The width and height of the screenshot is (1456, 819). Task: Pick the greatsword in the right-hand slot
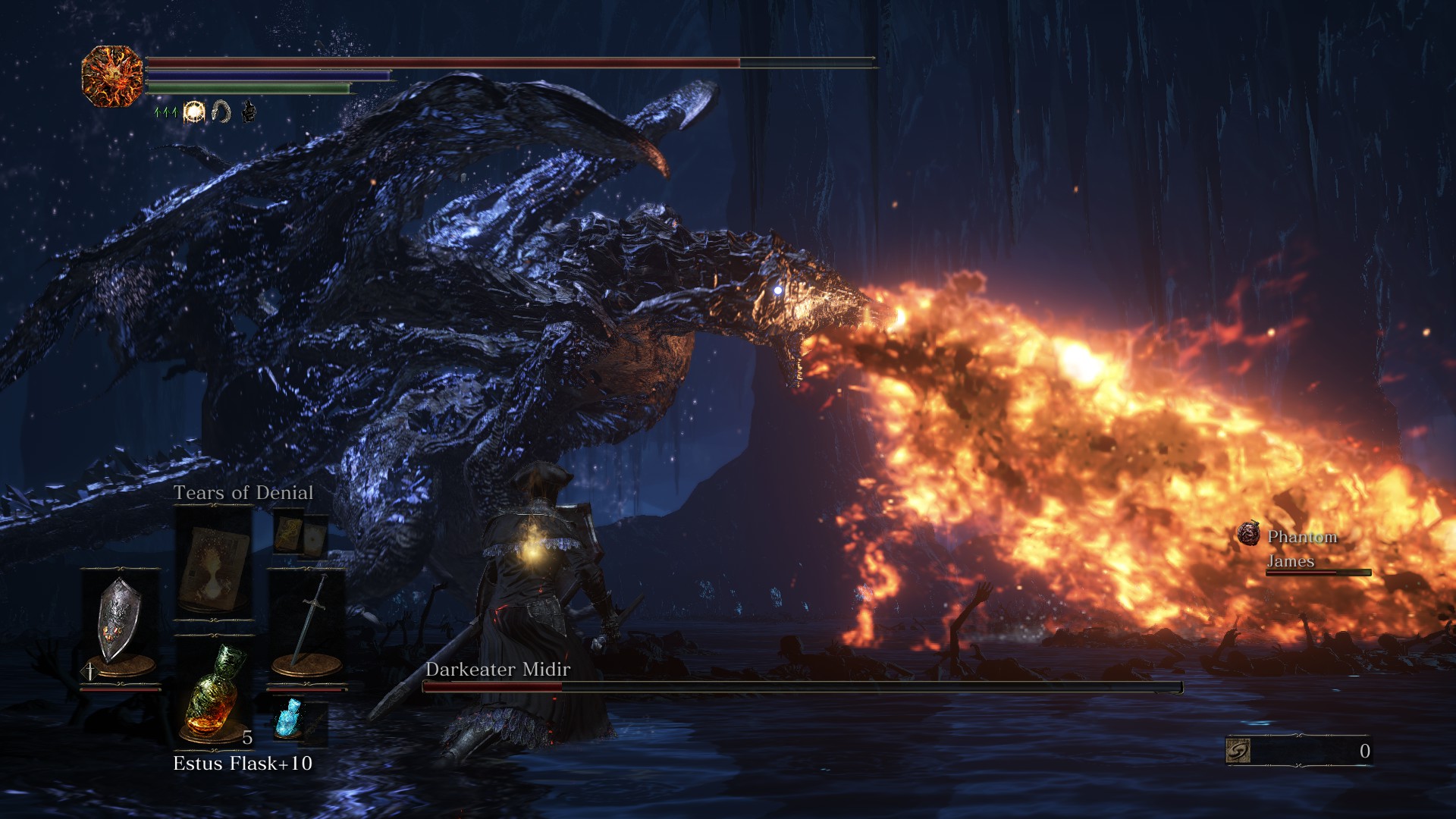[x=307, y=623]
